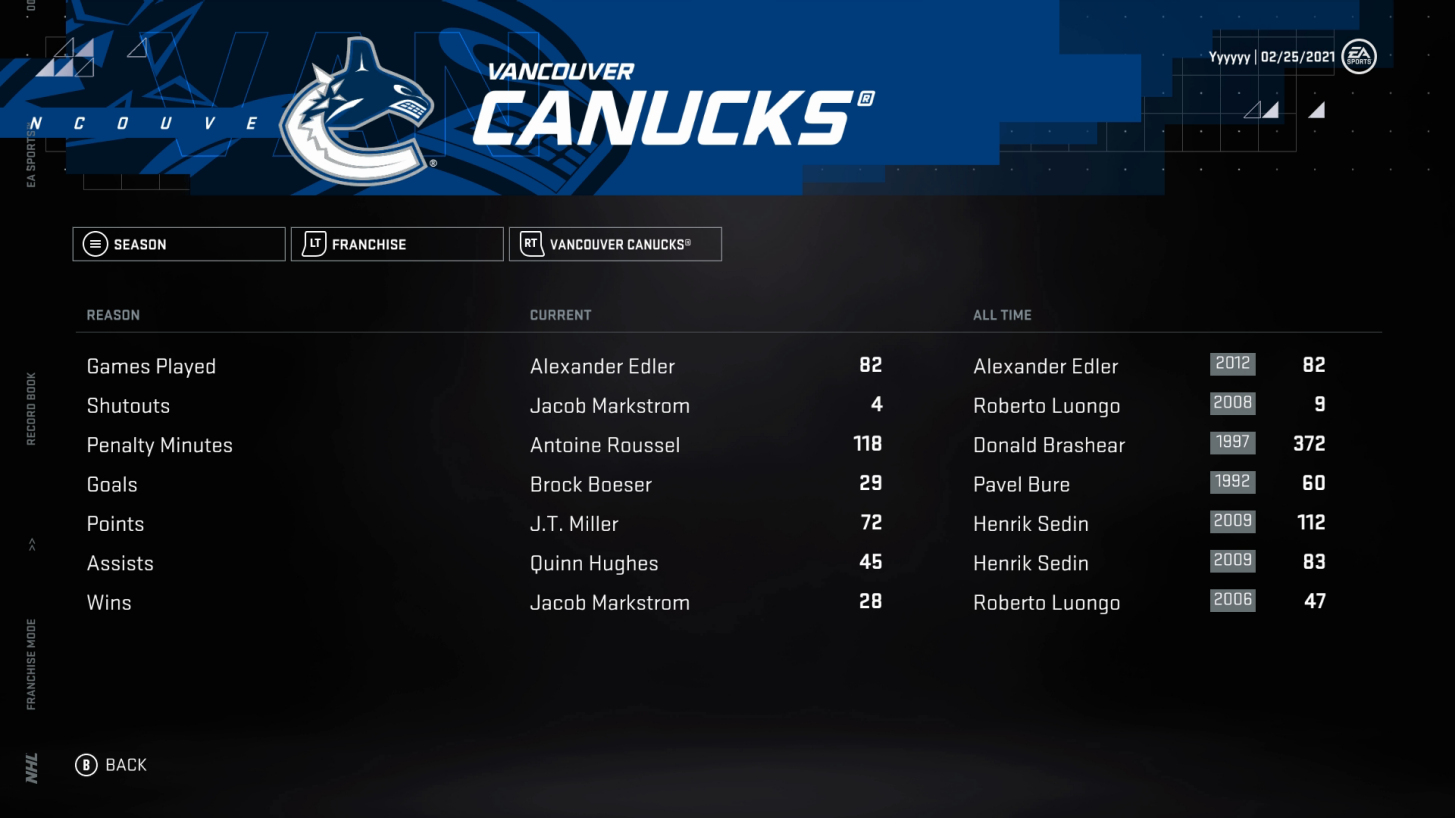Open the Franchise records tab

[397, 244]
